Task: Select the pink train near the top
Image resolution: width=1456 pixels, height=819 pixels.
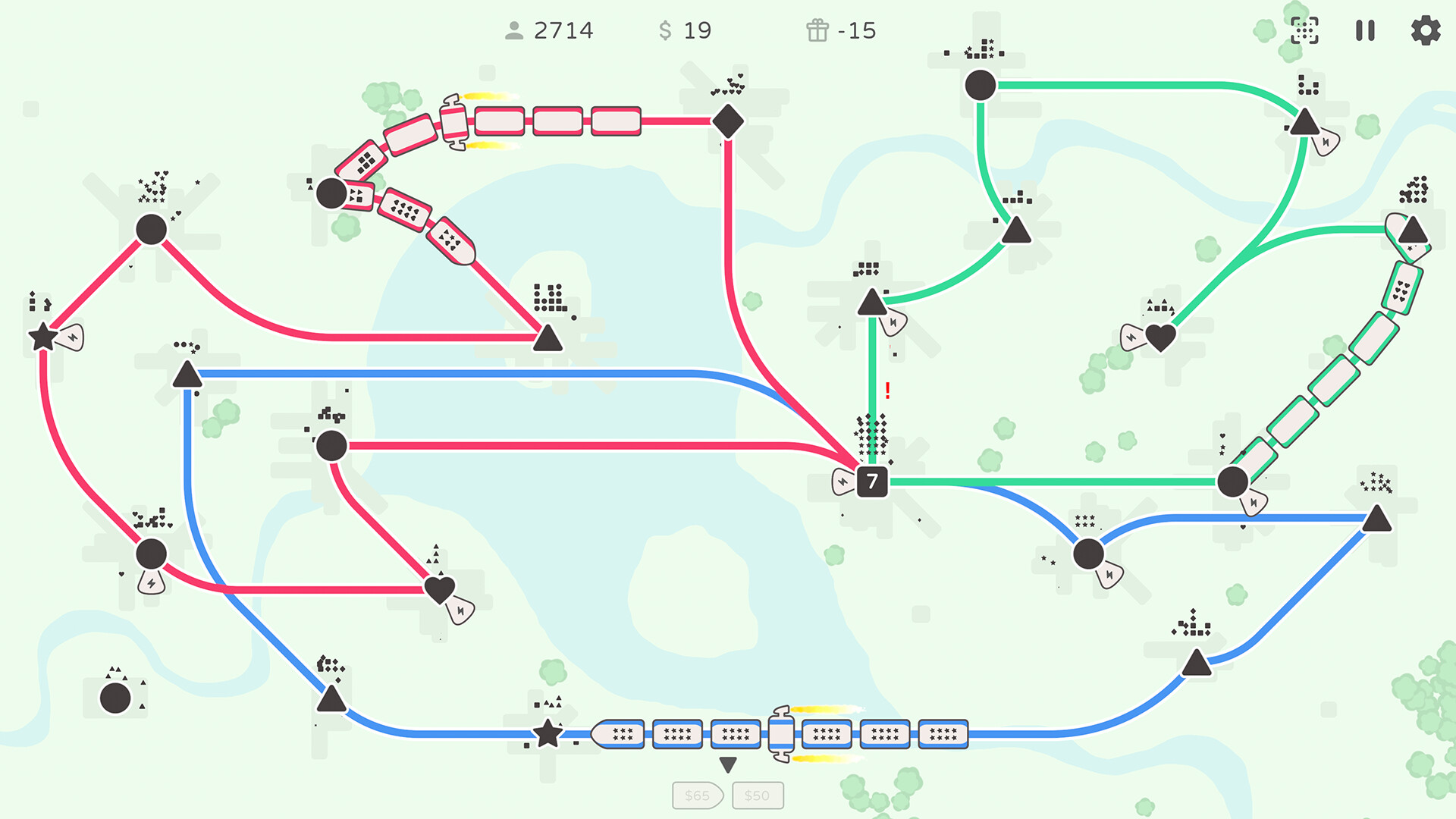Action: point(455,121)
